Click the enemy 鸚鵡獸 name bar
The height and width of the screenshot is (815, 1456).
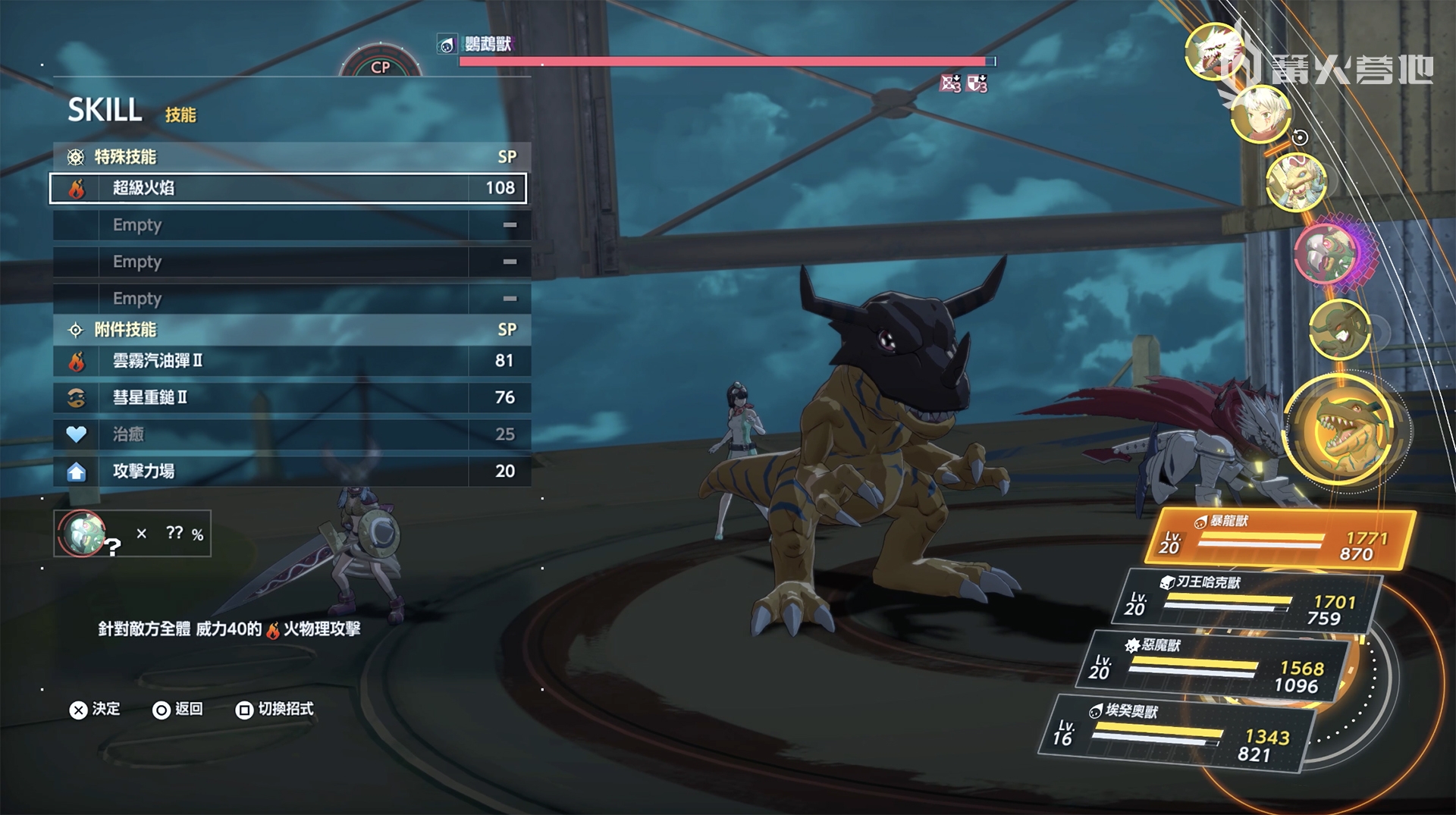pyautogui.click(x=488, y=44)
